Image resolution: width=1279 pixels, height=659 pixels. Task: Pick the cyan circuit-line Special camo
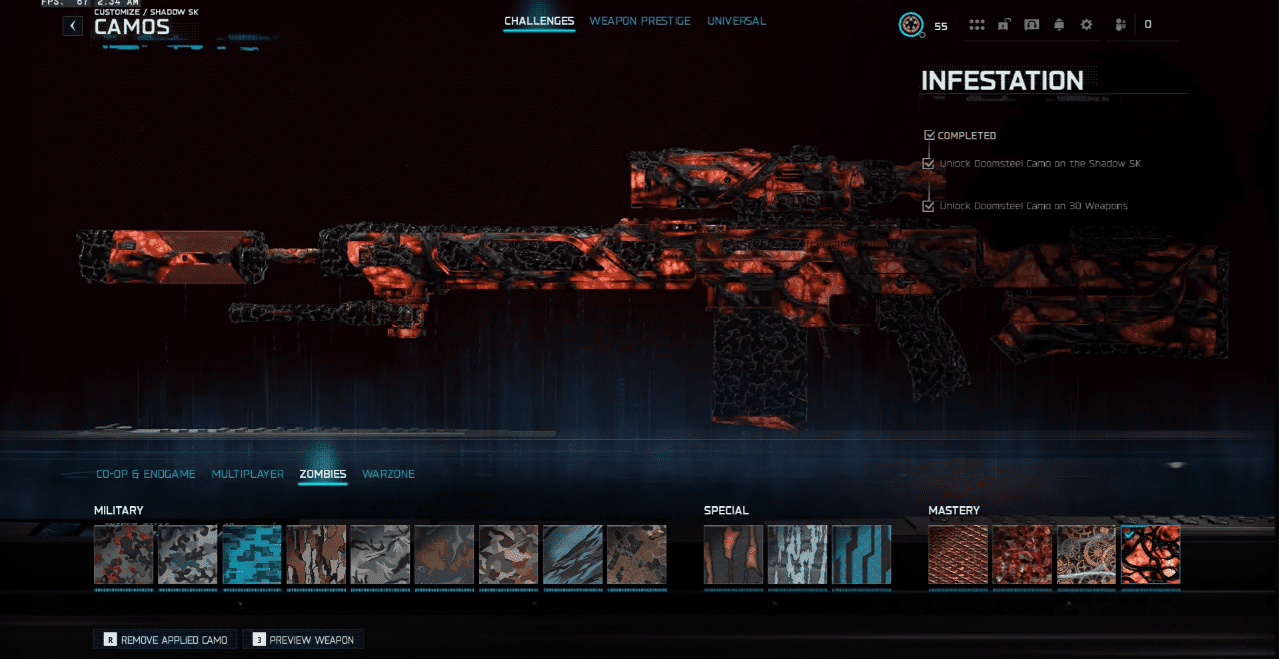(862, 555)
